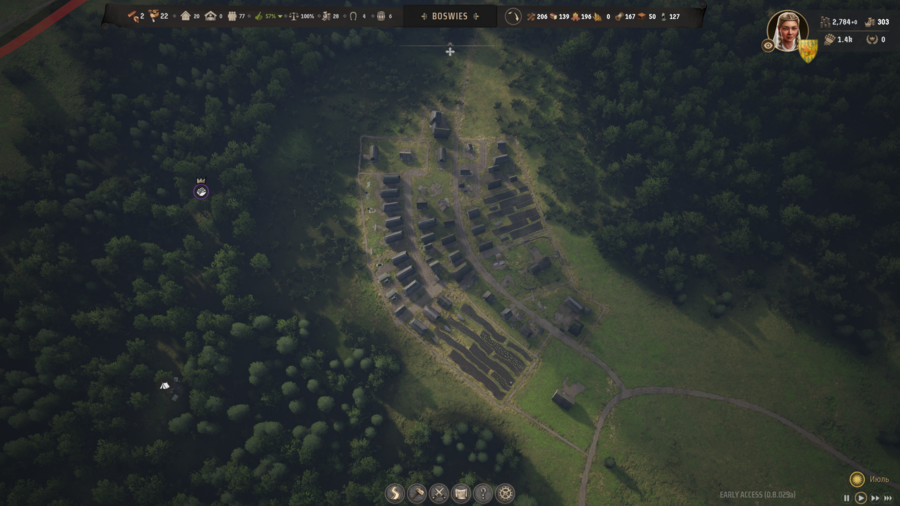Set game speed to fast forward

click(874, 498)
